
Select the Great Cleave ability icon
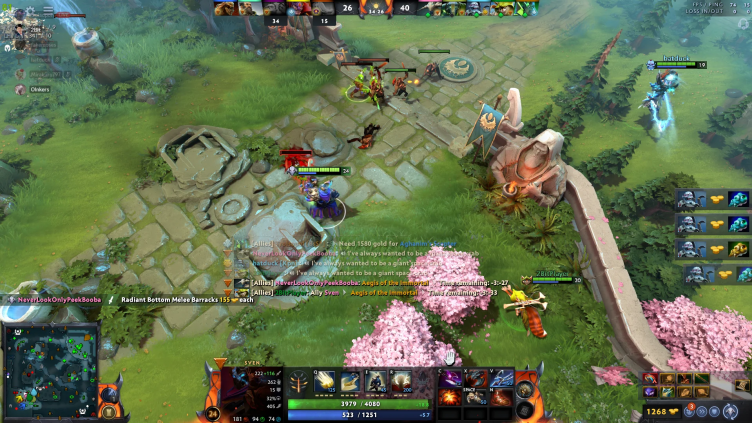pos(351,381)
